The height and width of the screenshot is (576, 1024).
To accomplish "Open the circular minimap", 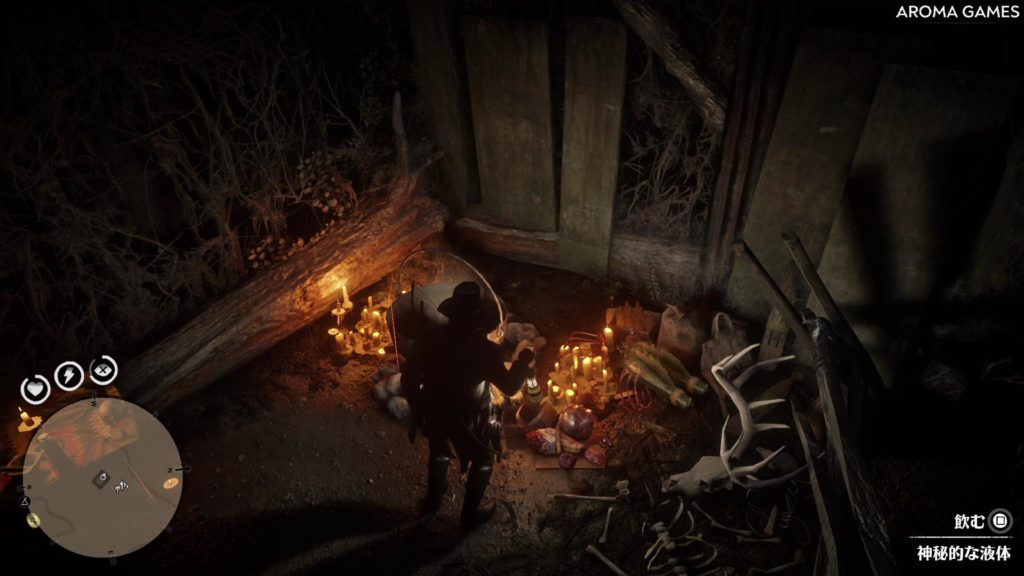I will tap(102, 478).
